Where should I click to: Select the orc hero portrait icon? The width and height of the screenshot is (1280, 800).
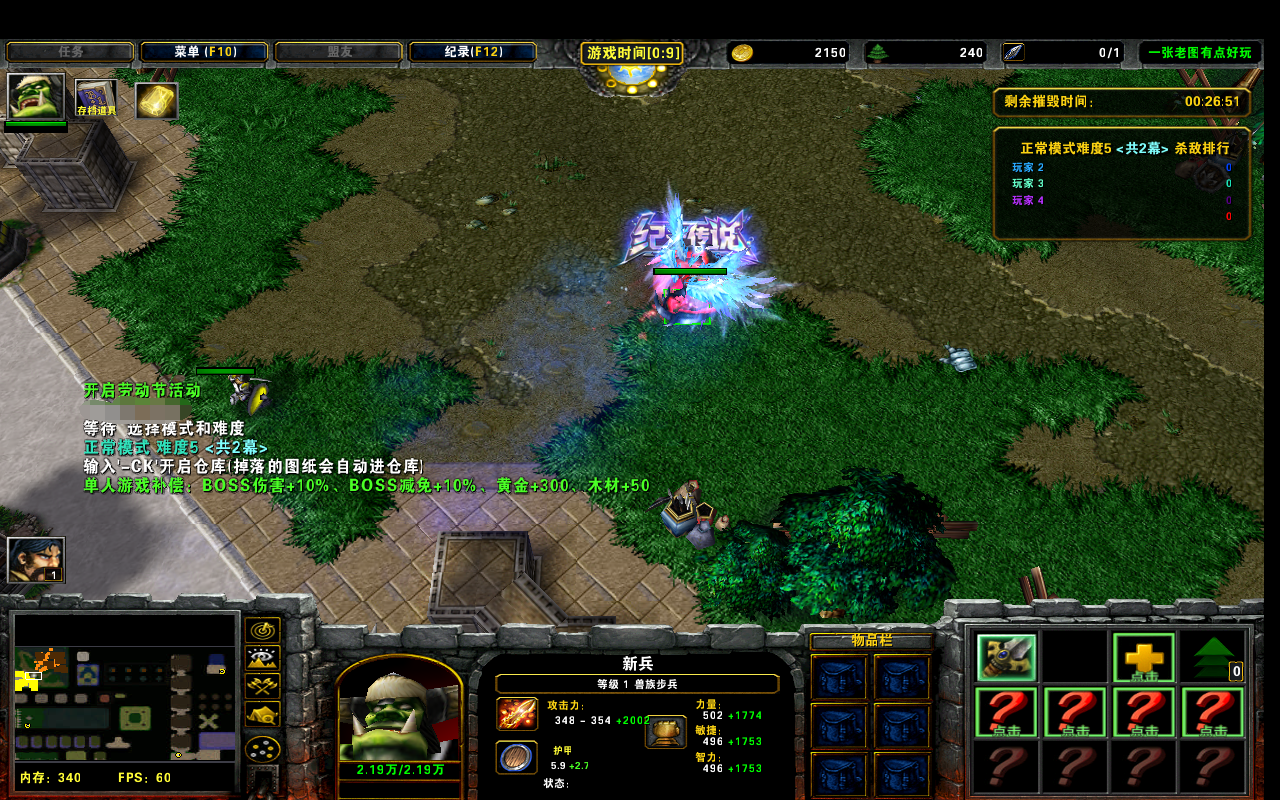(x=36, y=97)
